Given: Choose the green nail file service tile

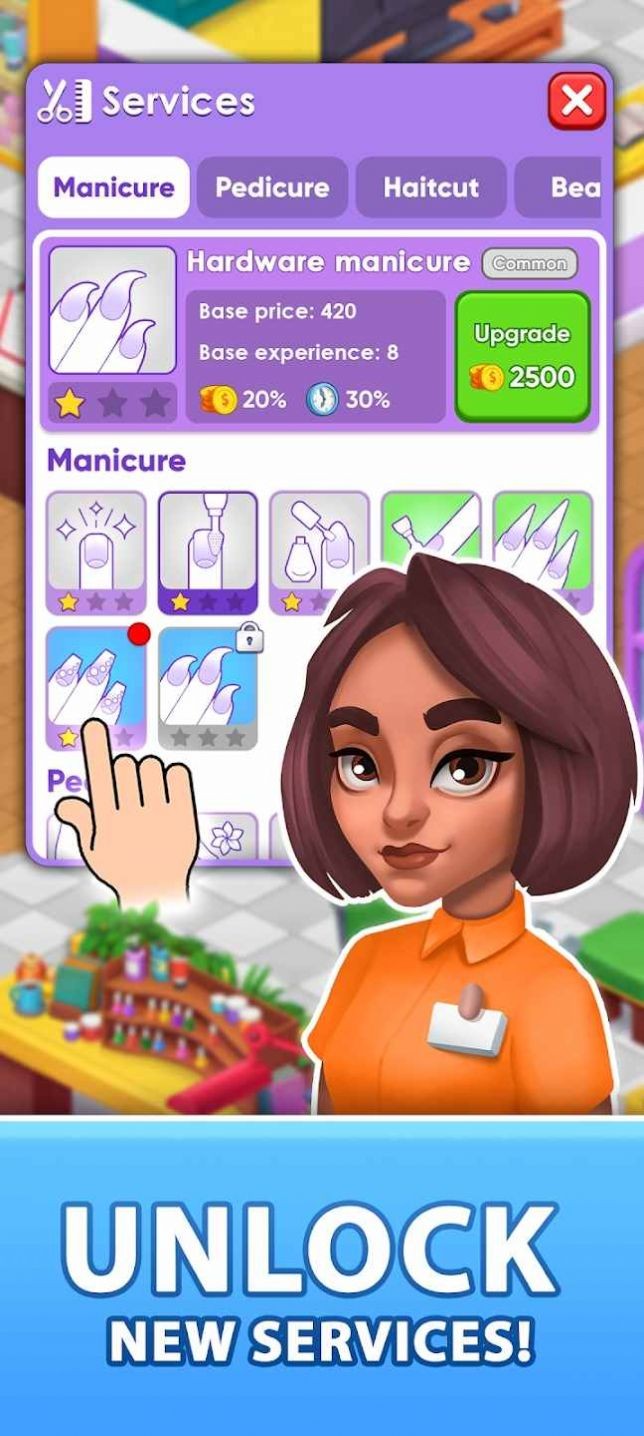Looking at the screenshot, I should [431, 530].
